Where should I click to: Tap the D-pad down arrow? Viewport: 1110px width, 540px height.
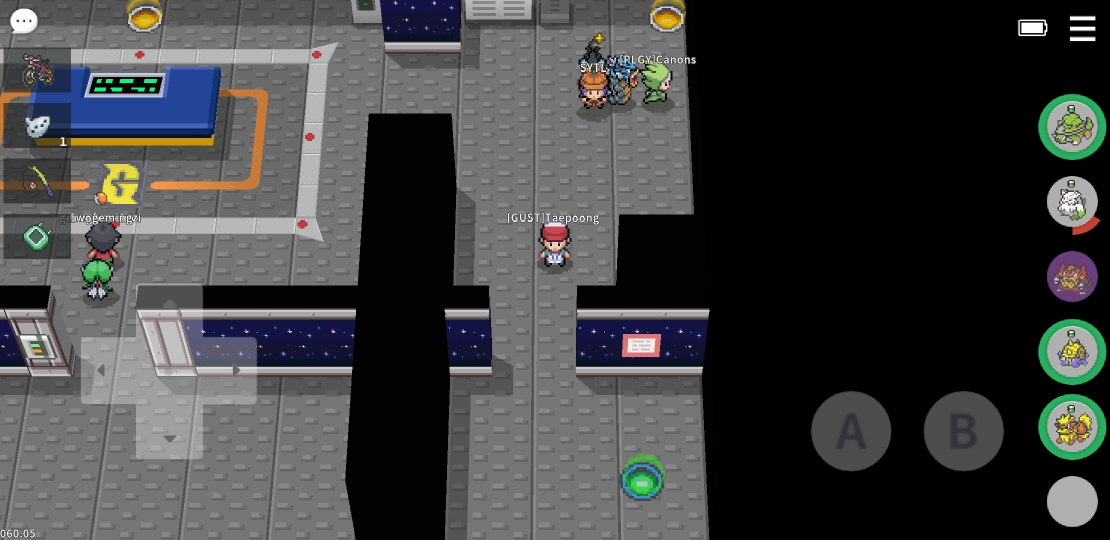pyautogui.click(x=169, y=437)
